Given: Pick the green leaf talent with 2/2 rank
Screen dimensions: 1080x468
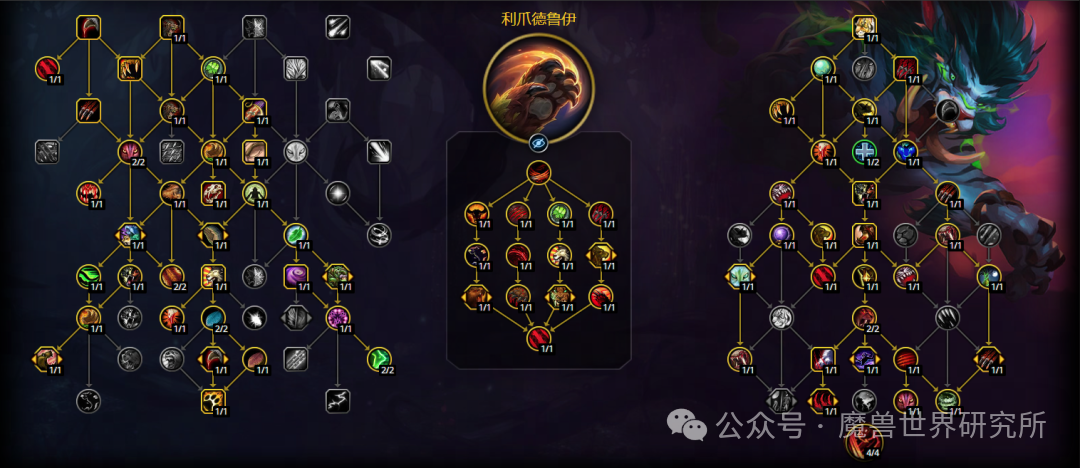Looking at the screenshot, I should coord(379,358).
